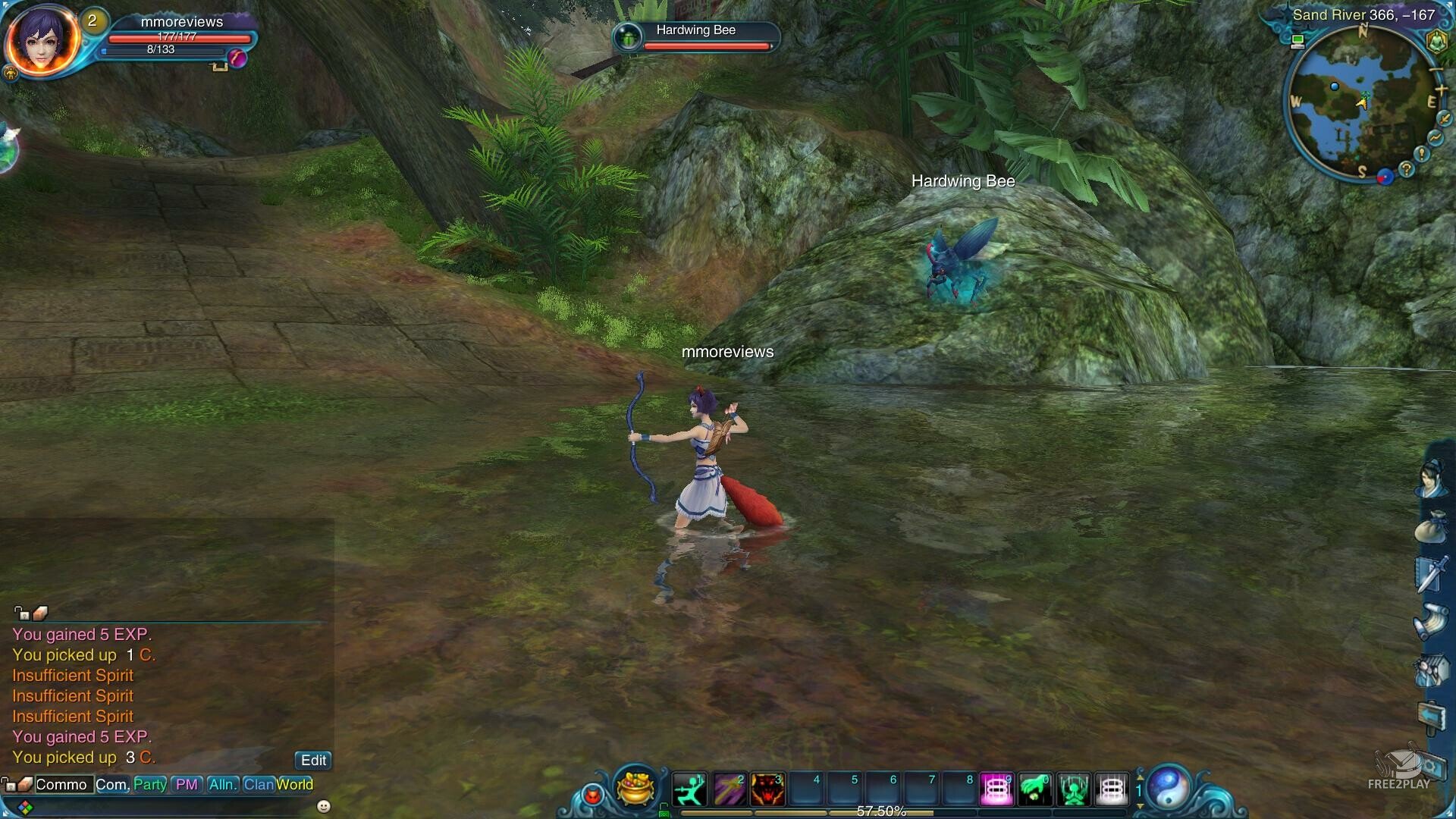Open the chat emoticon smiley picker

[324, 806]
